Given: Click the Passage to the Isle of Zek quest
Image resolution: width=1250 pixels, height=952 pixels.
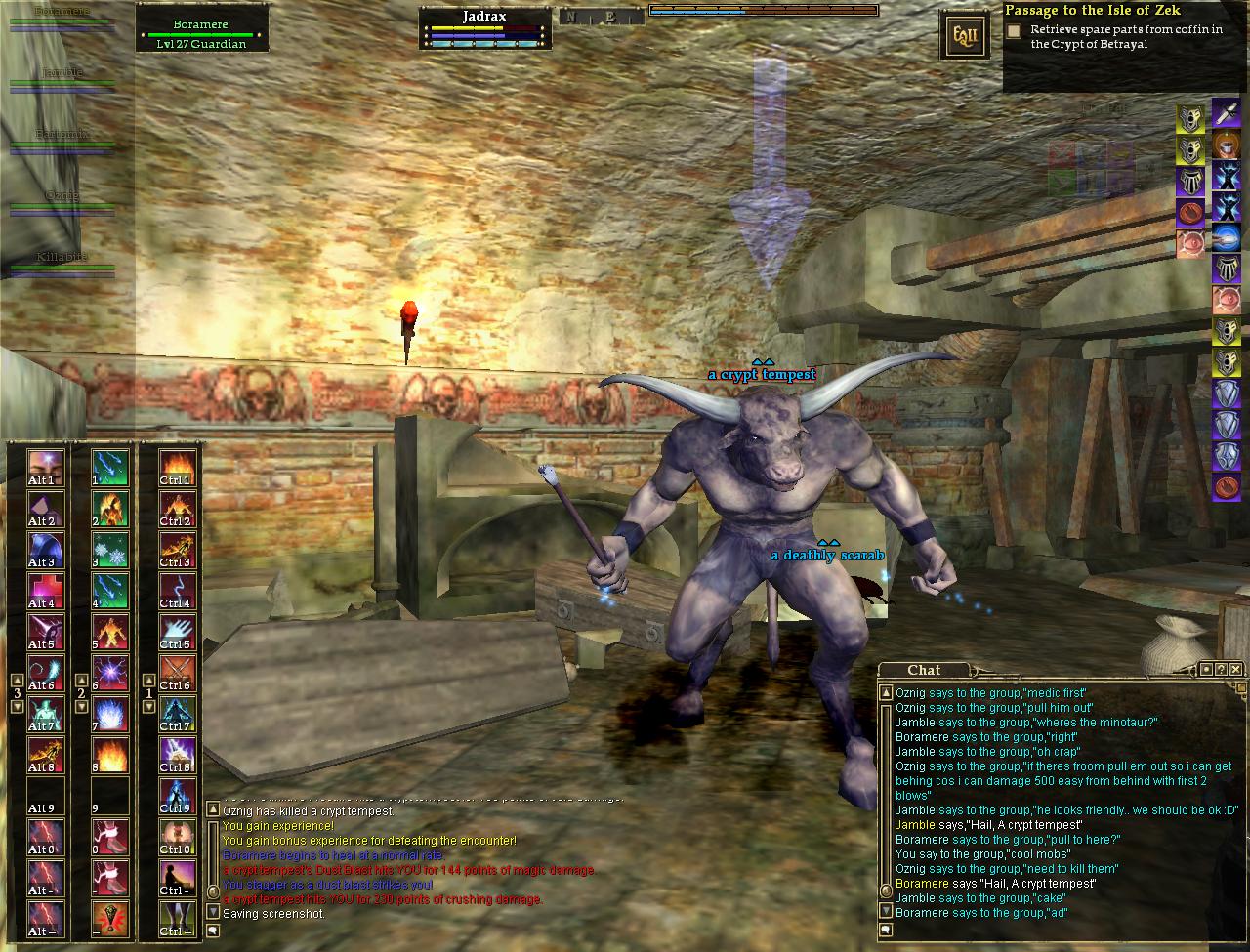Looking at the screenshot, I should [1093, 11].
